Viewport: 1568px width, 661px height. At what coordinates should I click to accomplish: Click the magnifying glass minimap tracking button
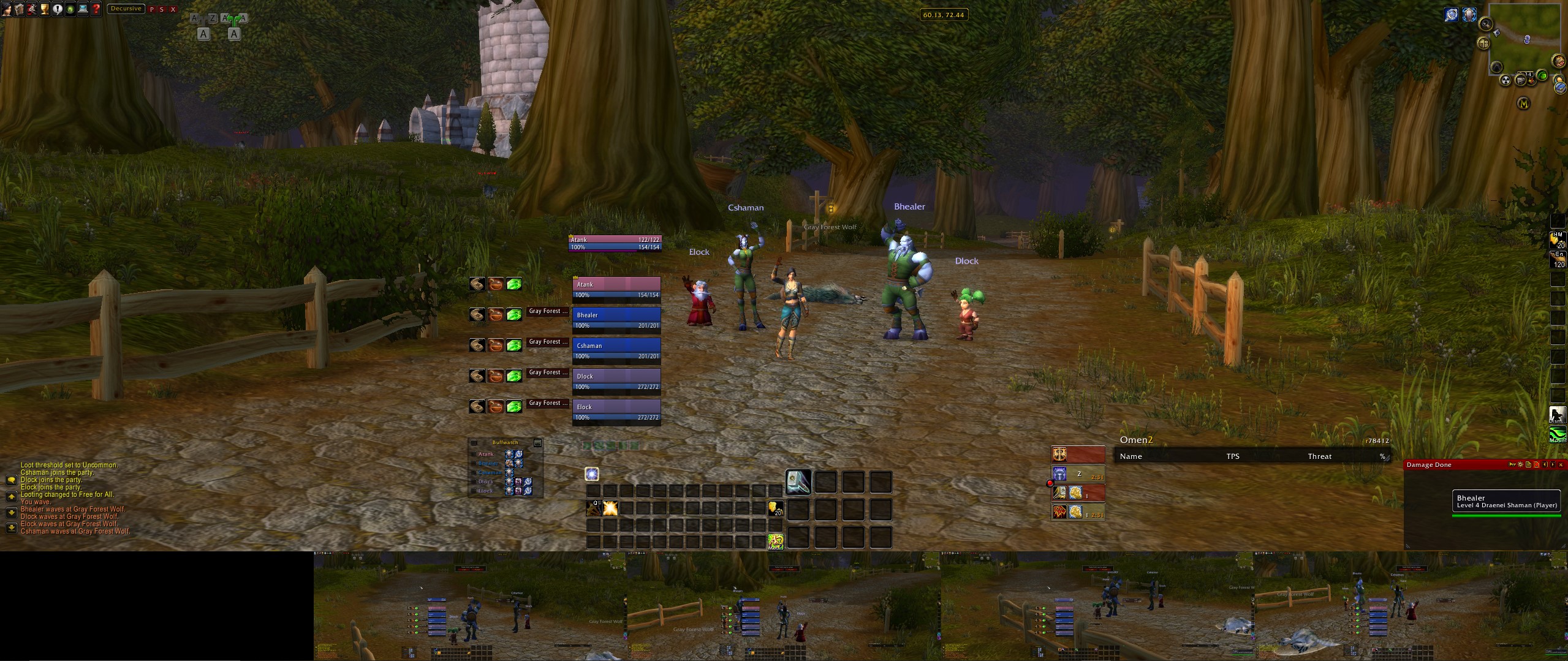[x=1485, y=24]
